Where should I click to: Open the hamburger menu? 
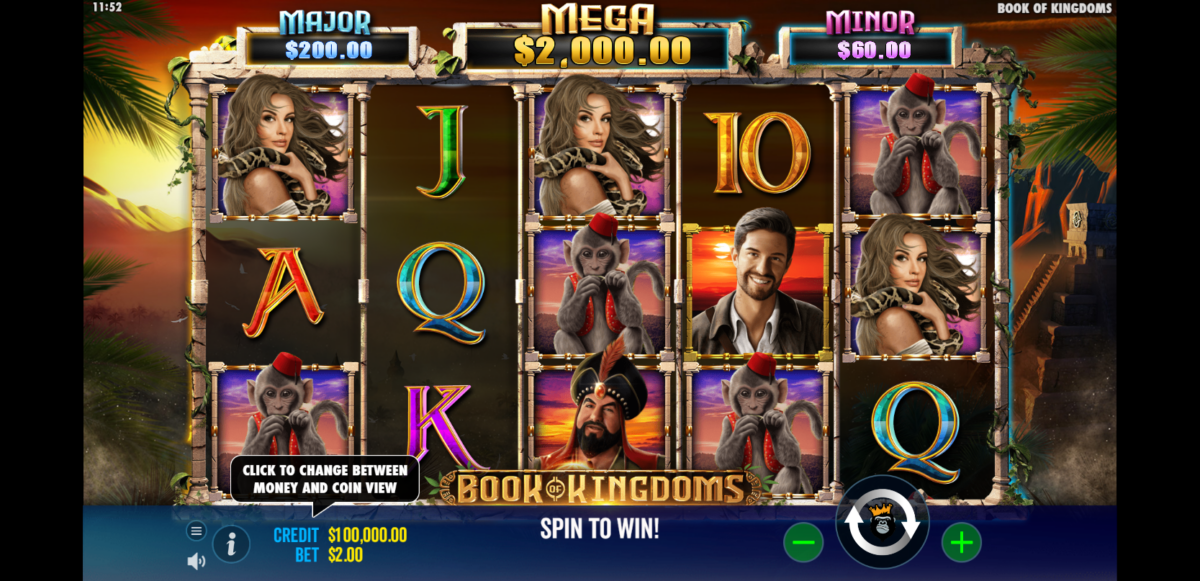pyautogui.click(x=196, y=531)
